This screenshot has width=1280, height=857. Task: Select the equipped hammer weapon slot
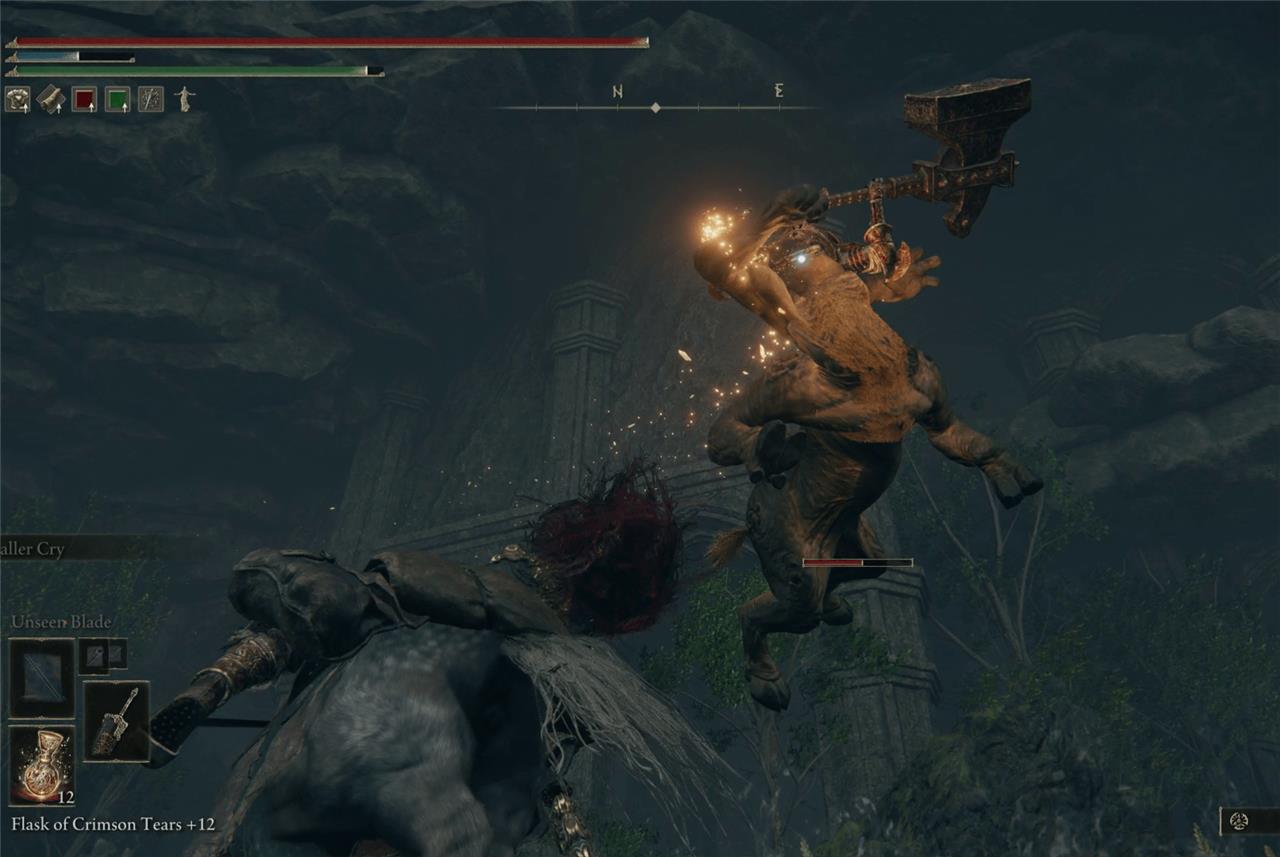pos(116,721)
